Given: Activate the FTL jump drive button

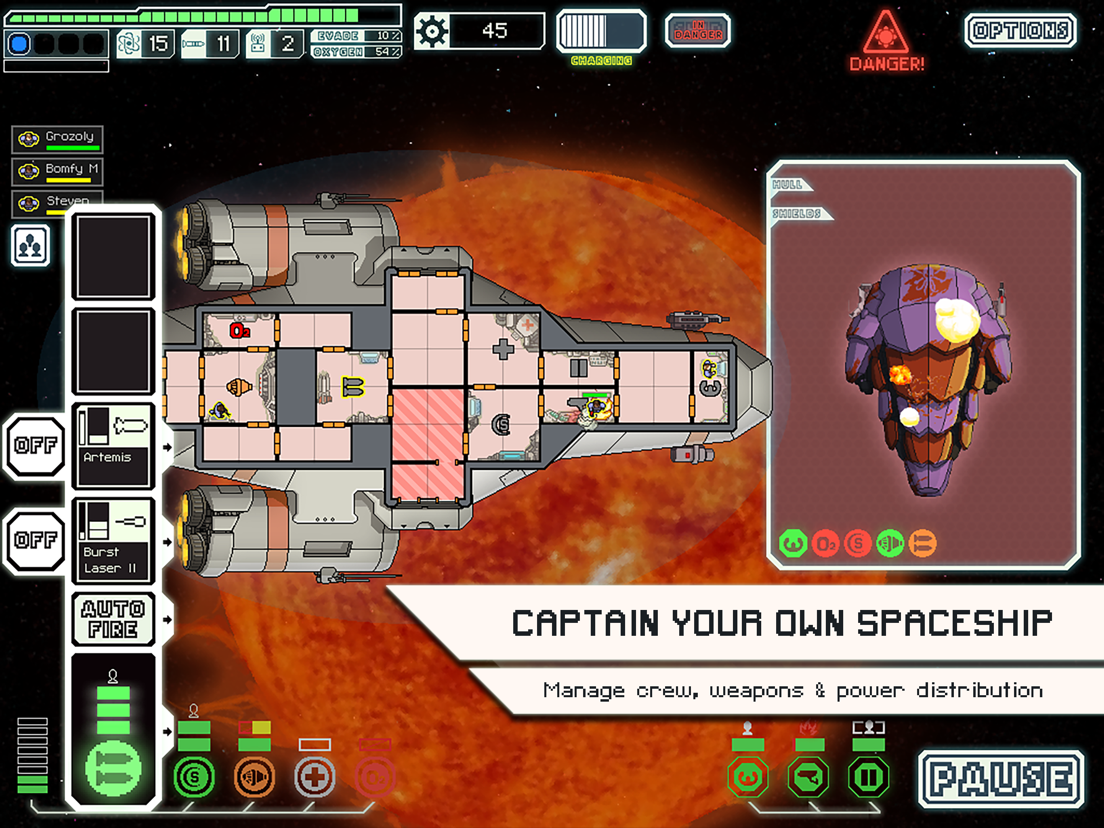Looking at the screenshot, I should (x=601, y=31).
